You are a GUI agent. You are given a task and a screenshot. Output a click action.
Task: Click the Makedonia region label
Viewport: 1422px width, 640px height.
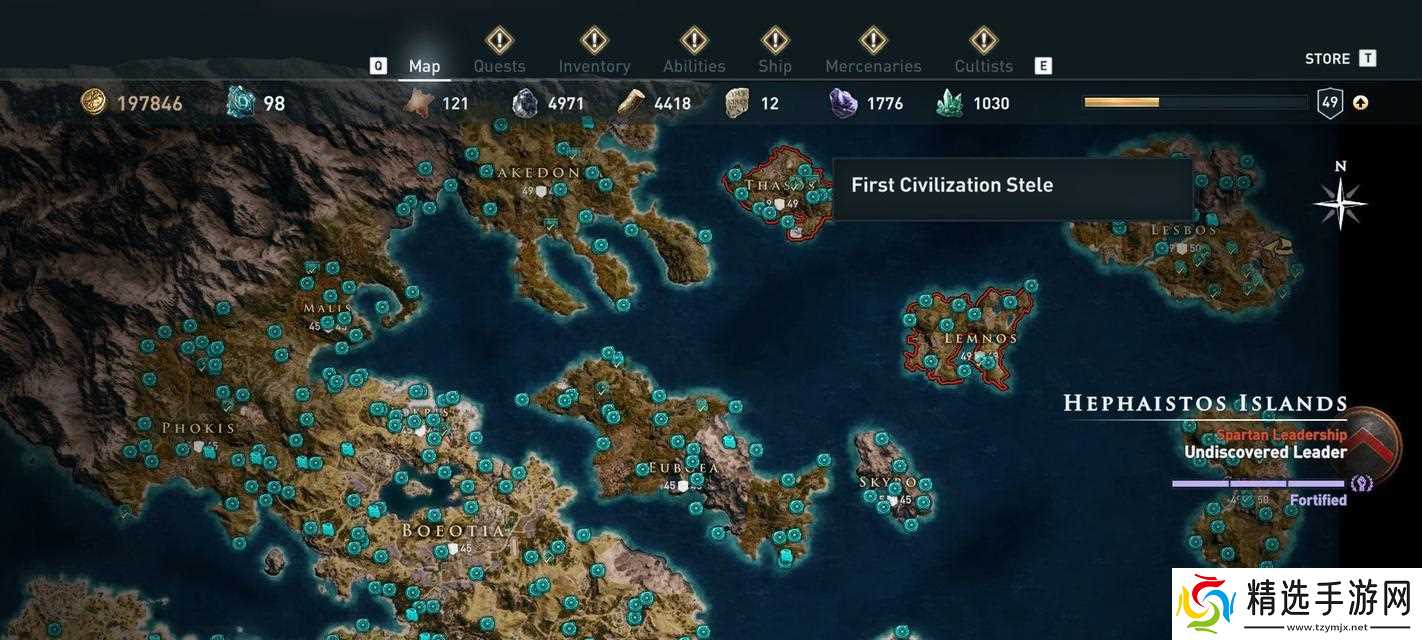pos(540,172)
